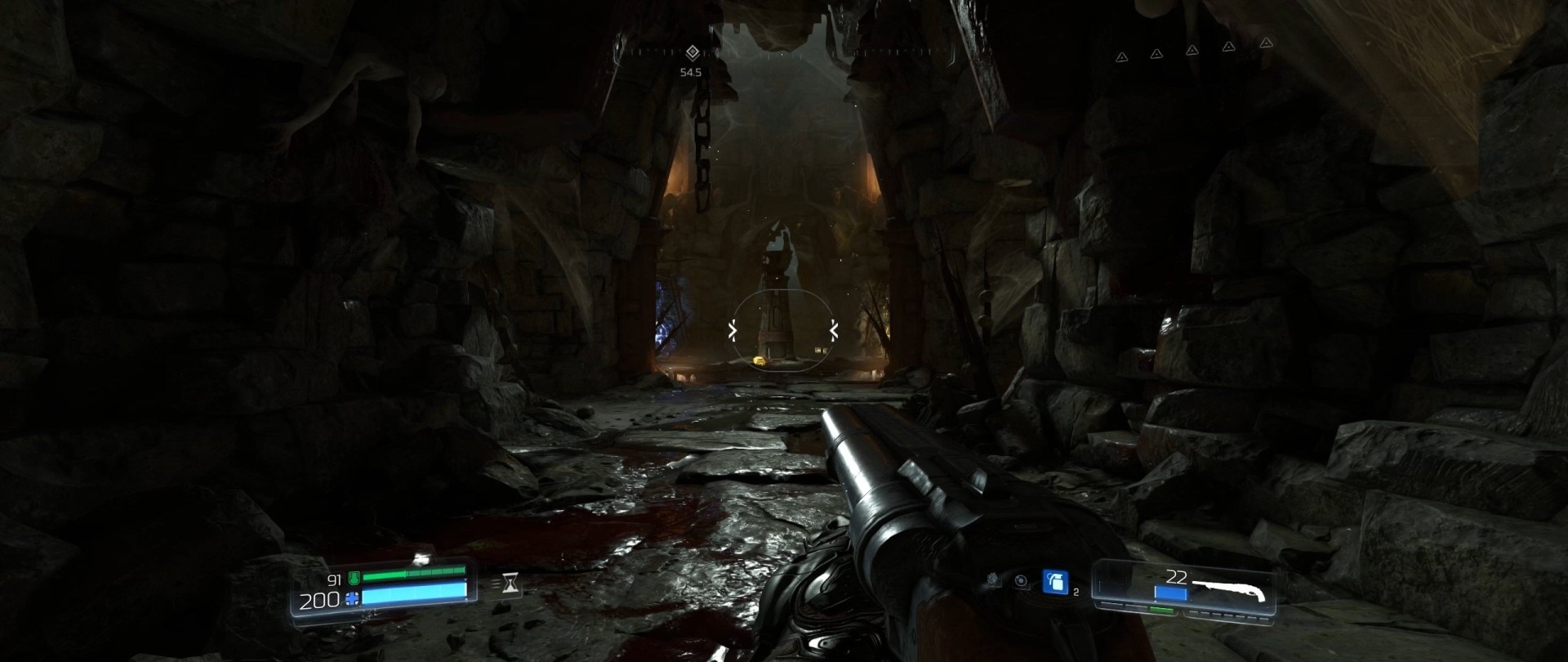
Task: Click the green health shield icon
Action: click(354, 579)
